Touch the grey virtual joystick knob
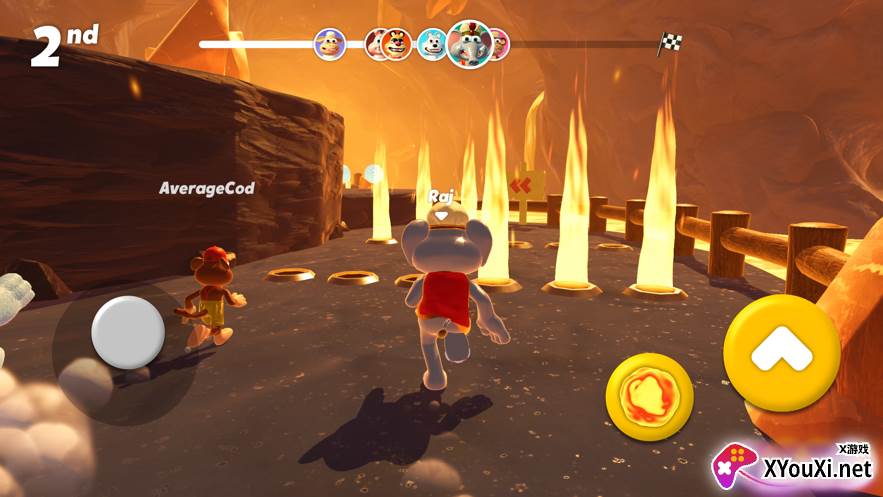Viewport: 883px width, 497px height. tap(128, 331)
